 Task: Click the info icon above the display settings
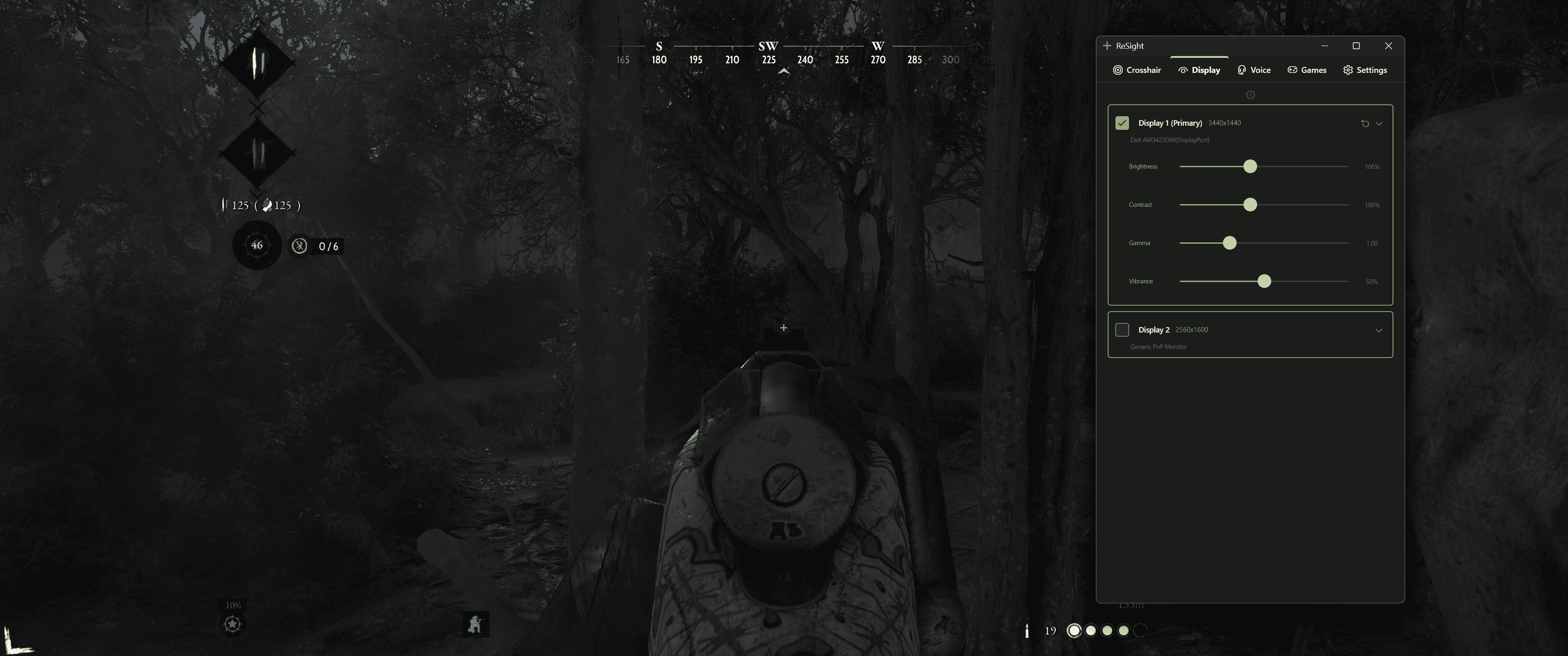pos(1250,94)
